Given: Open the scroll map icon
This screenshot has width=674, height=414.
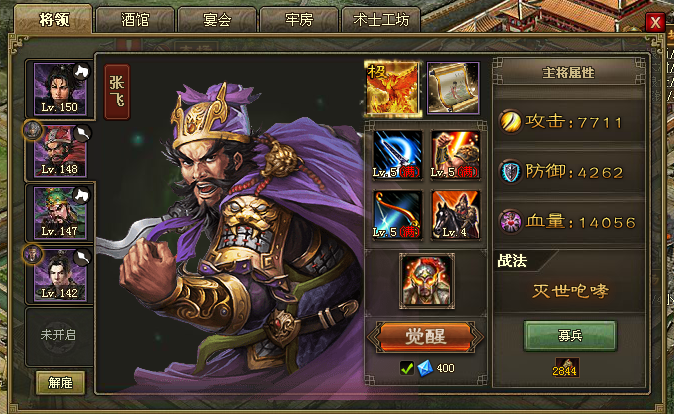Looking at the screenshot, I should [453, 88].
